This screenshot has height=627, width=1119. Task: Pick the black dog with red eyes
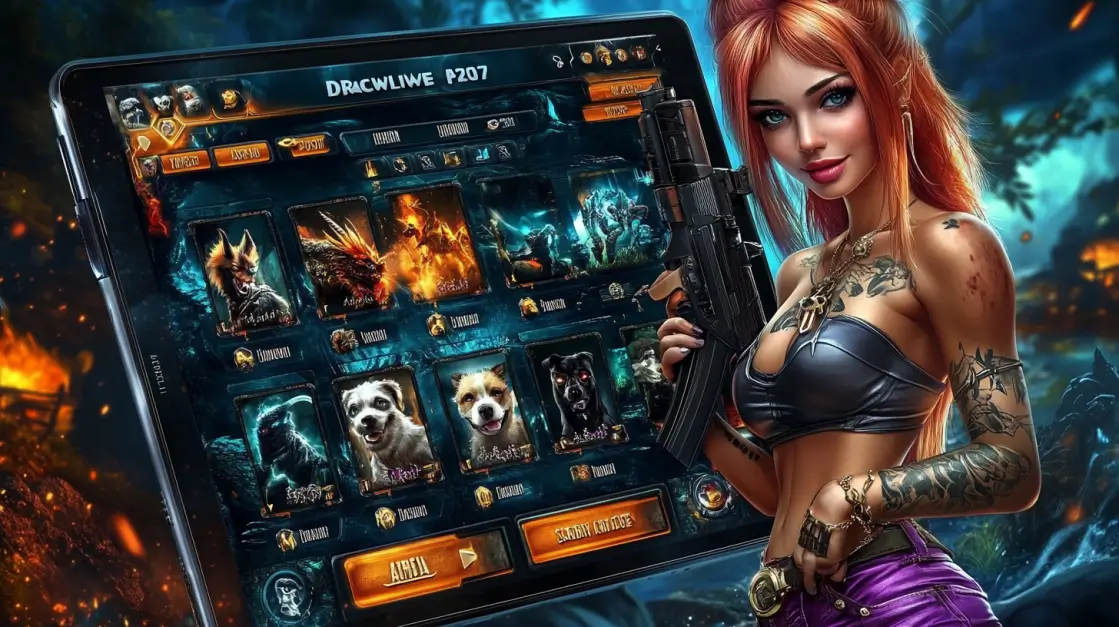pos(573,394)
